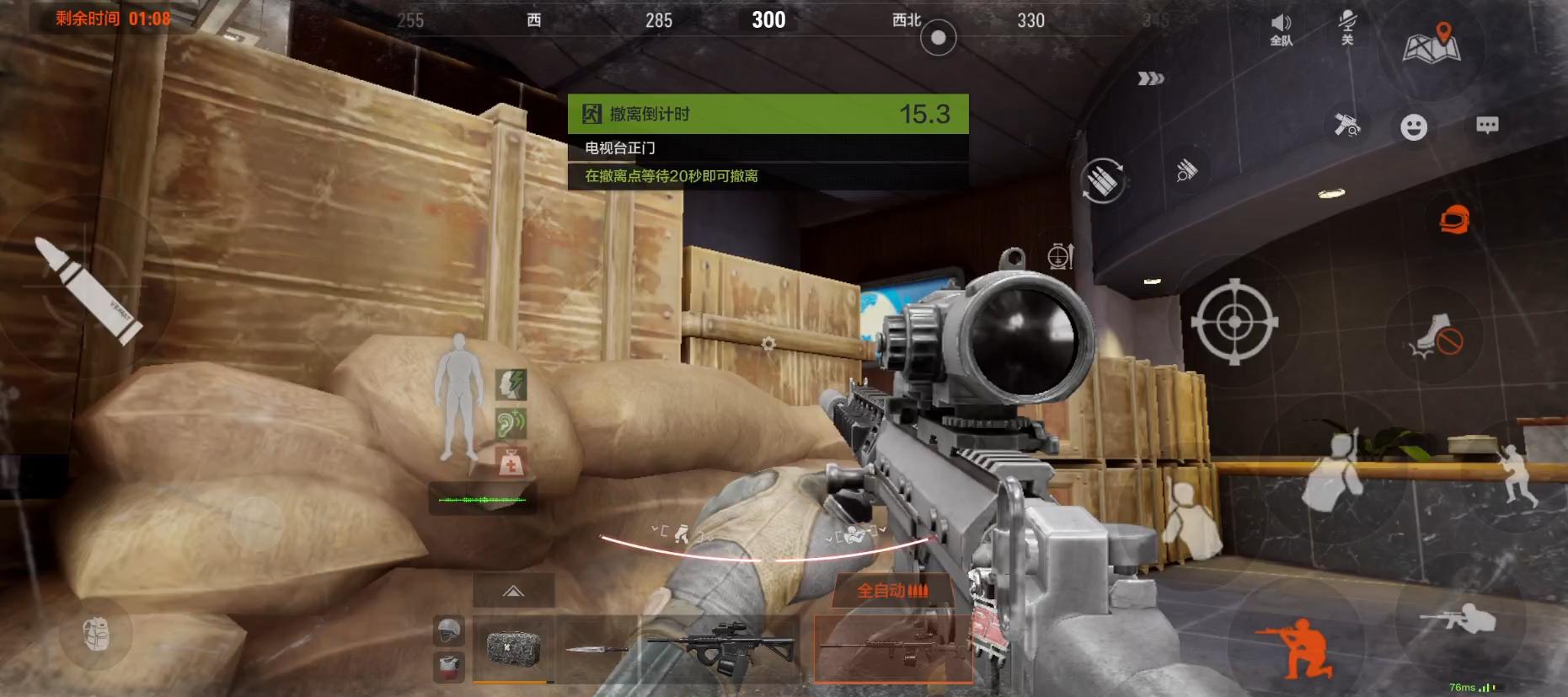Open the chat speech bubble
Screen dimensions: 1568x697
pyautogui.click(x=1487, y=126)
